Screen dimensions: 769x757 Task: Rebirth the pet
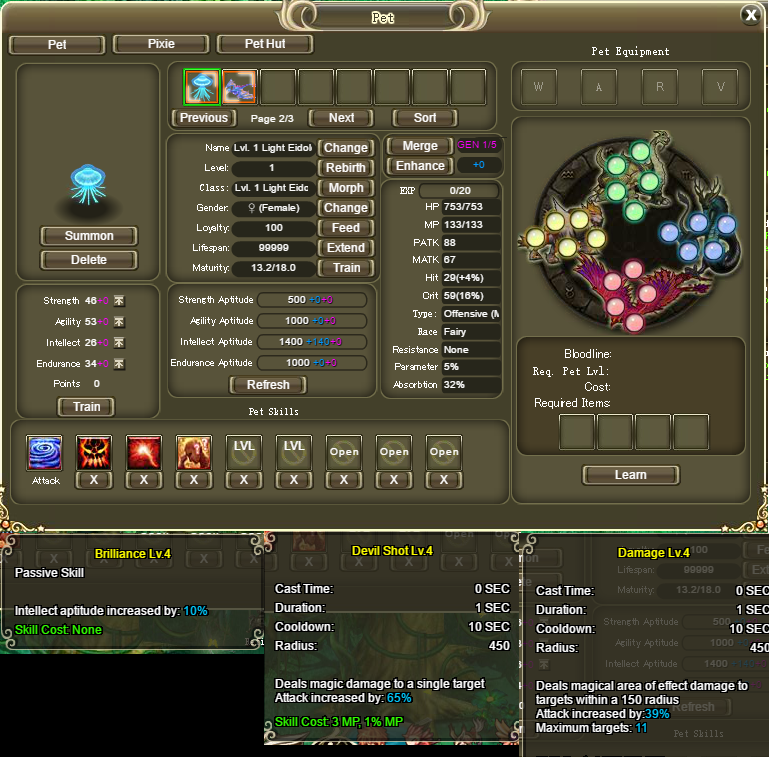(346, 168)
